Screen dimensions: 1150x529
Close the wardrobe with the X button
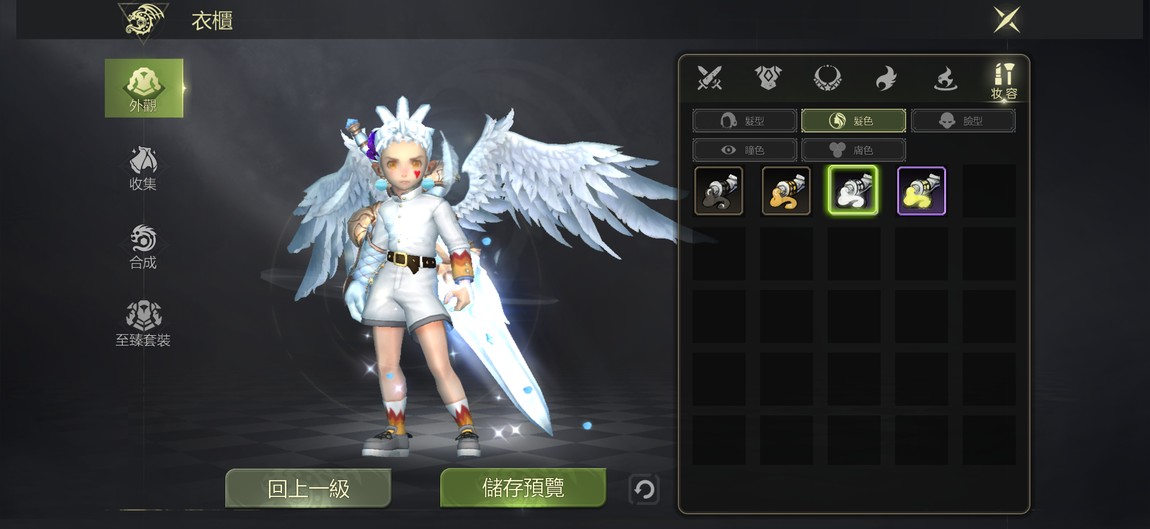click(1006, 19)
